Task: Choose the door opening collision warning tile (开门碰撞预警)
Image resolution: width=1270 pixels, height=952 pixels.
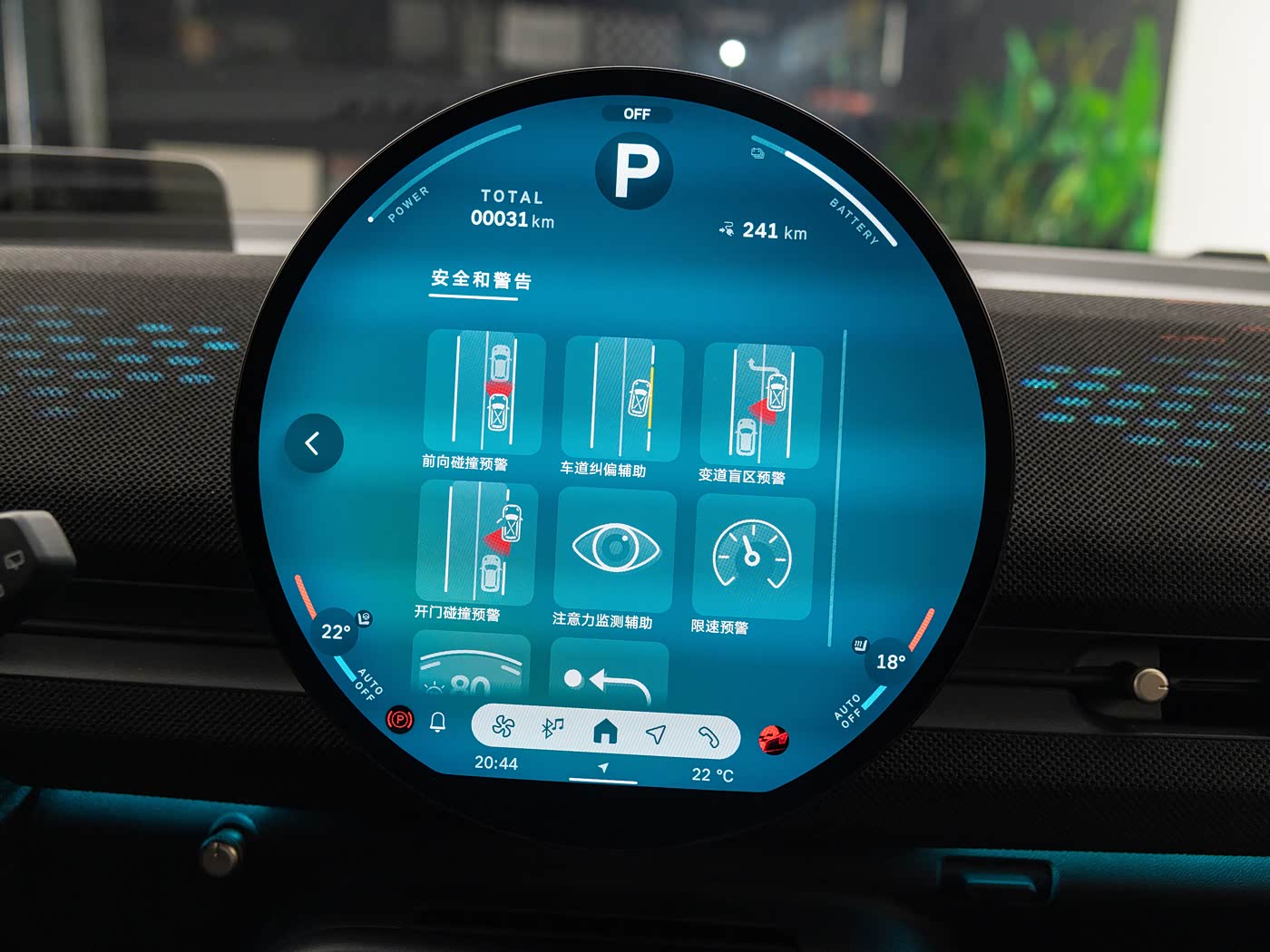Action: click(477, 542)
